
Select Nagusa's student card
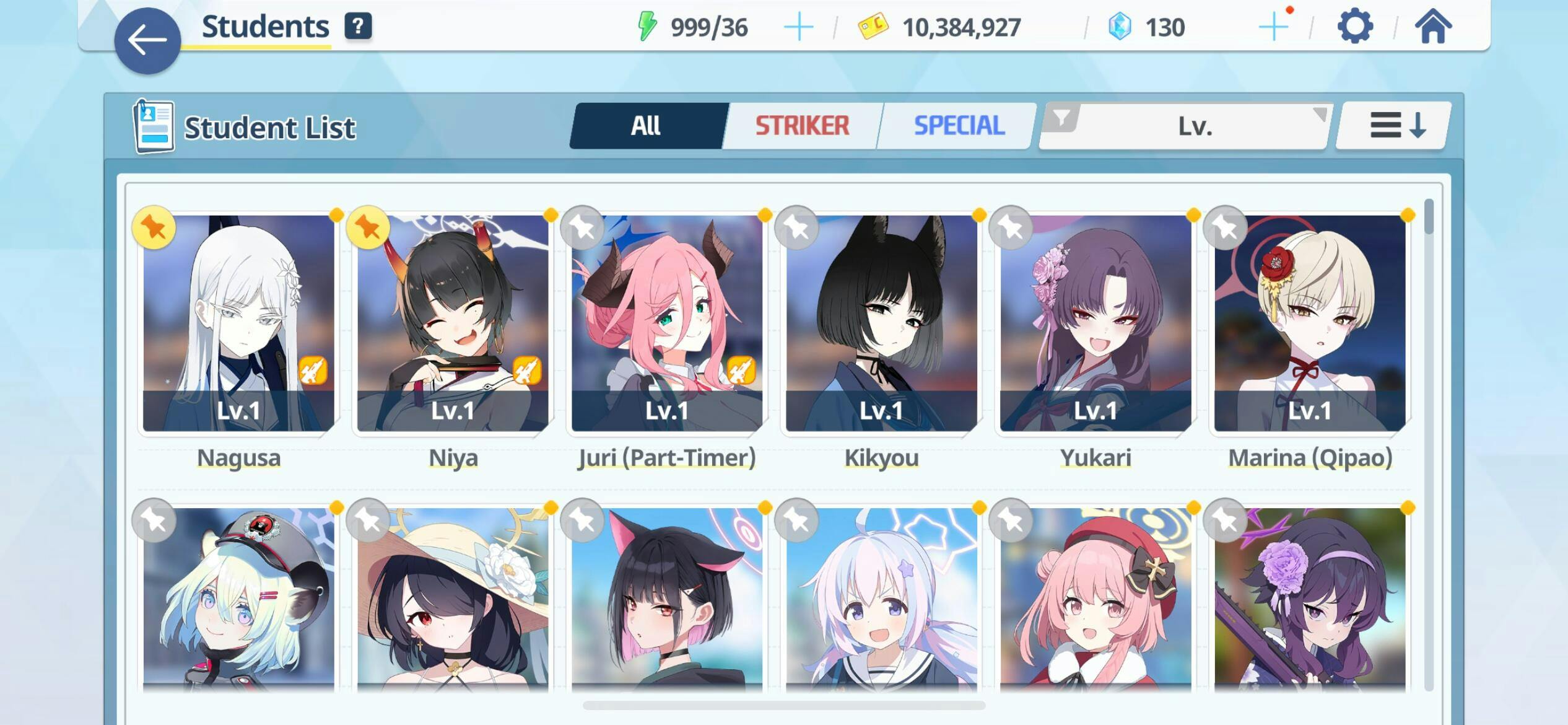238,323
